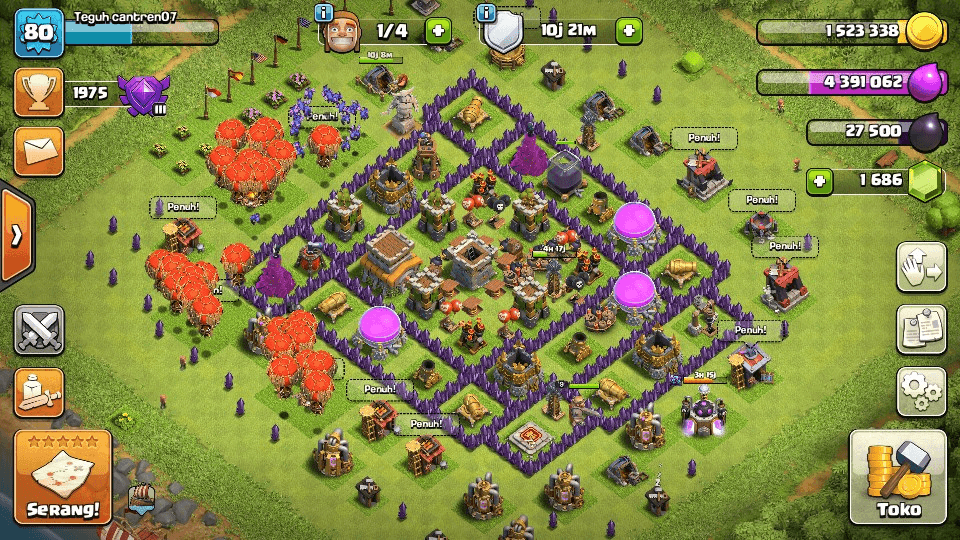Show shield info icon
The width and height of the screenshot is (960, 540).
pyautogui.click(x=487, y=13)
